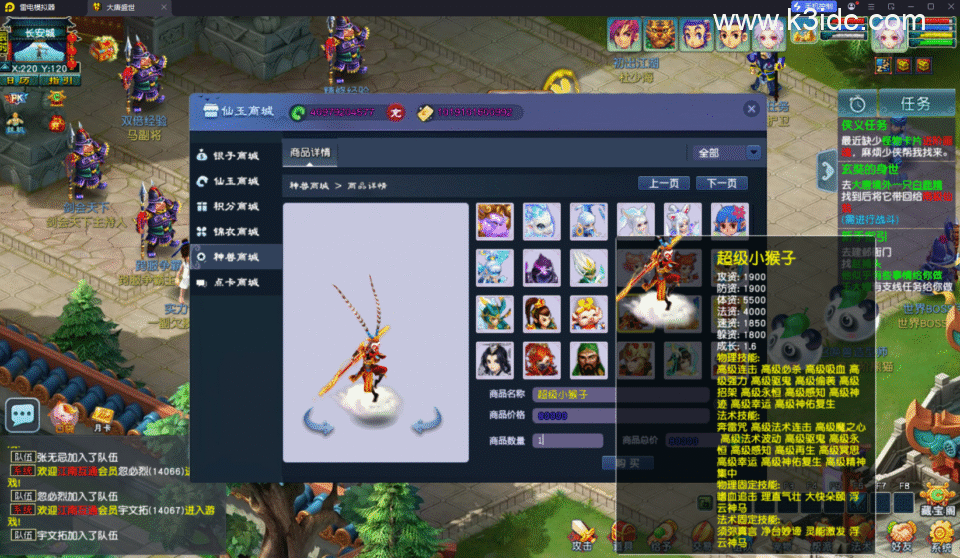
Task: Open the 藏宝阁 treasure pavilion icon
Action: tap(939, 497)
